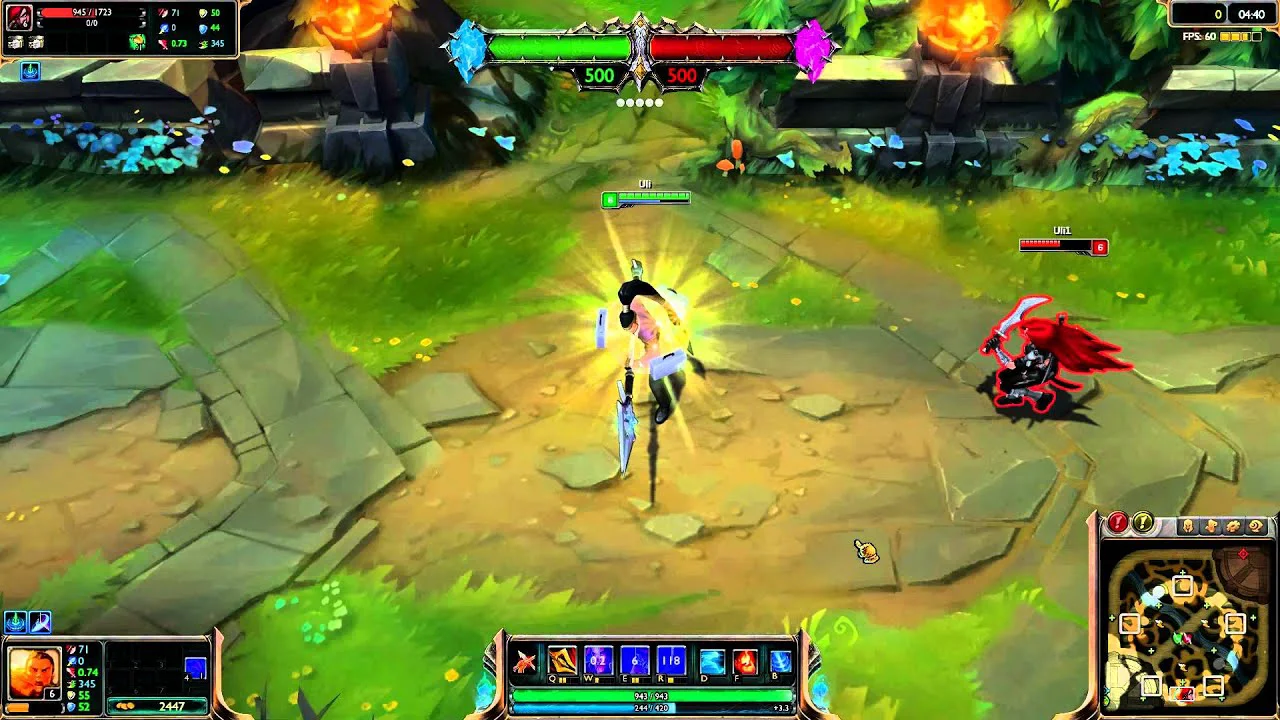The height and width of the screenshot is (720, 1280).
Task: Activate the Q ability icon
Action: pyautogui.click(x=562, y=661)
